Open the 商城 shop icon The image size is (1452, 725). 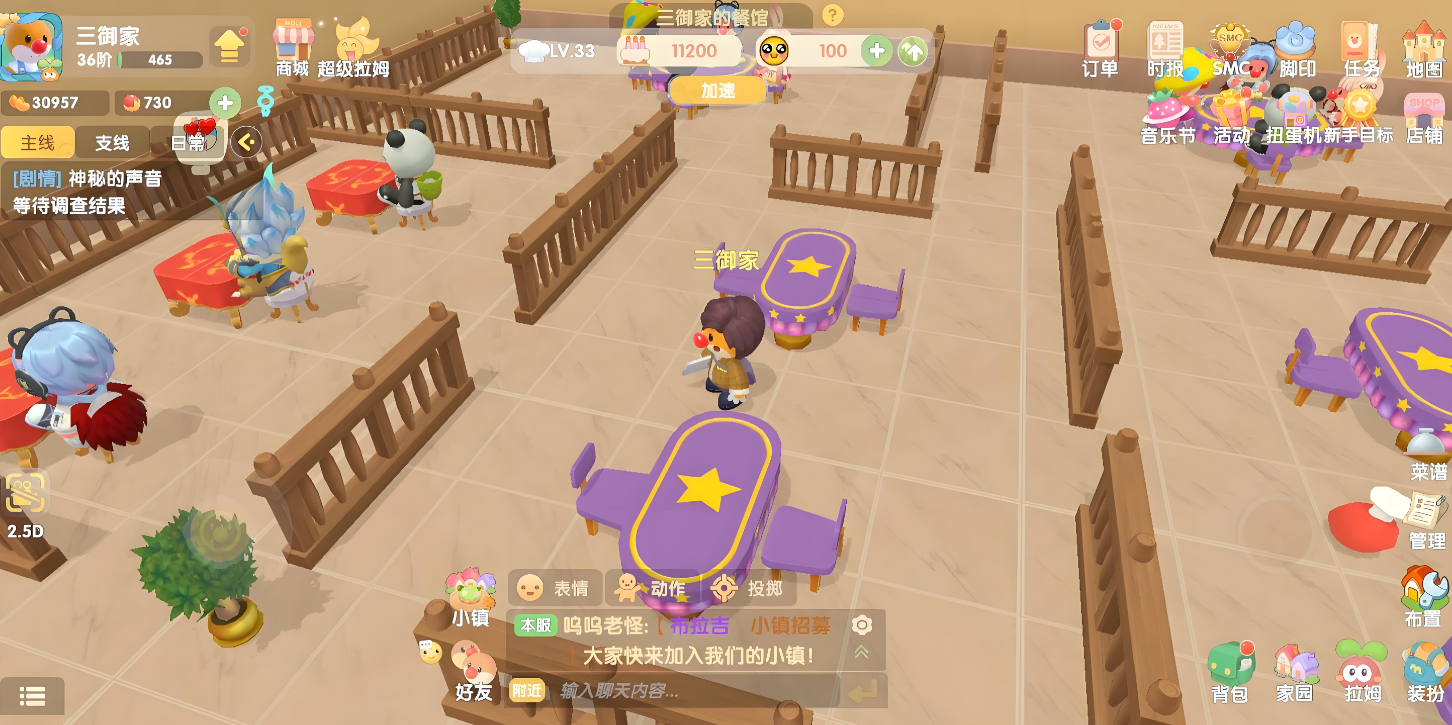click(x=293, y=48)
